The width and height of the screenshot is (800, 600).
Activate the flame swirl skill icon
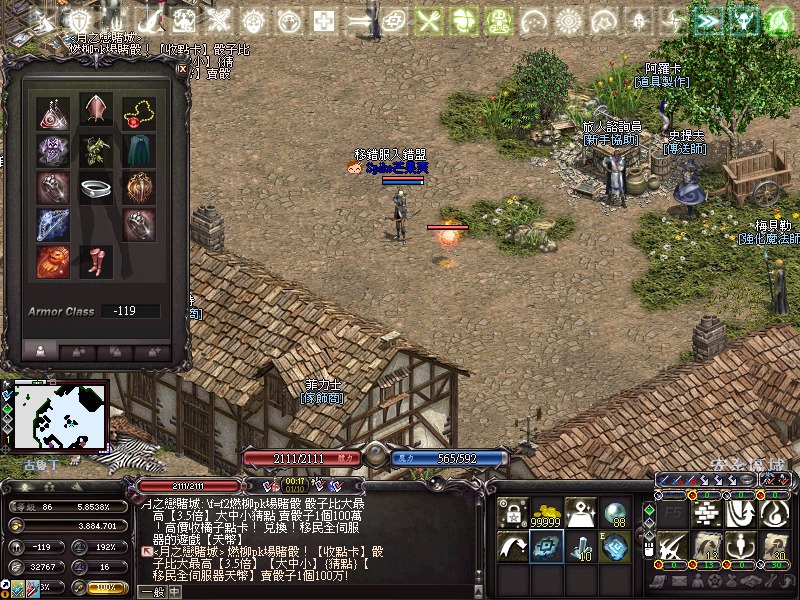click(x=774, y=514)
